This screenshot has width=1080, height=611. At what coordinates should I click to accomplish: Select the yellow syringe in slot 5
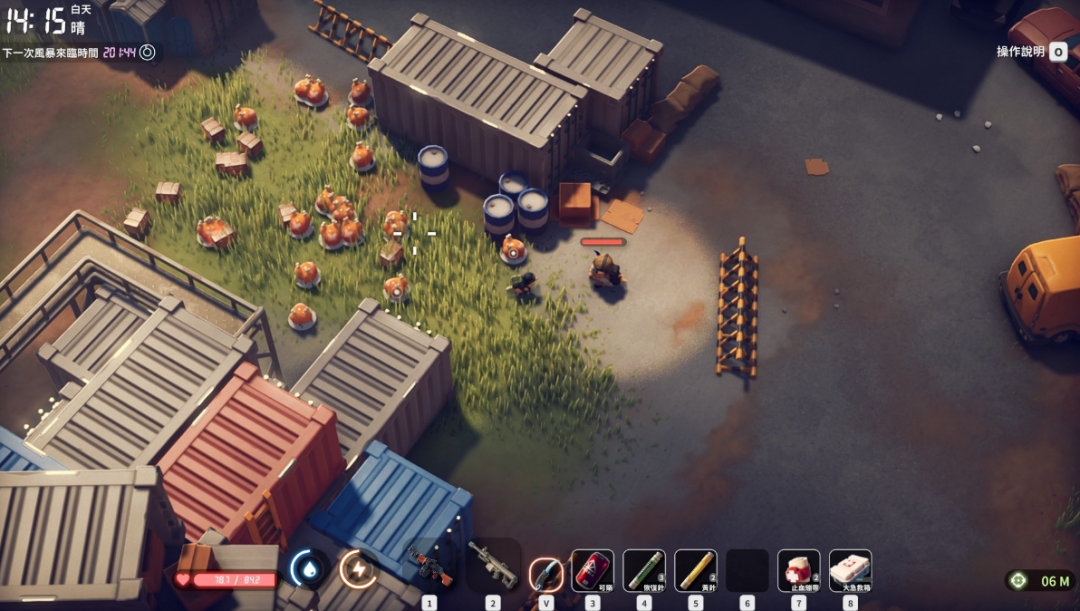[695, 570]
